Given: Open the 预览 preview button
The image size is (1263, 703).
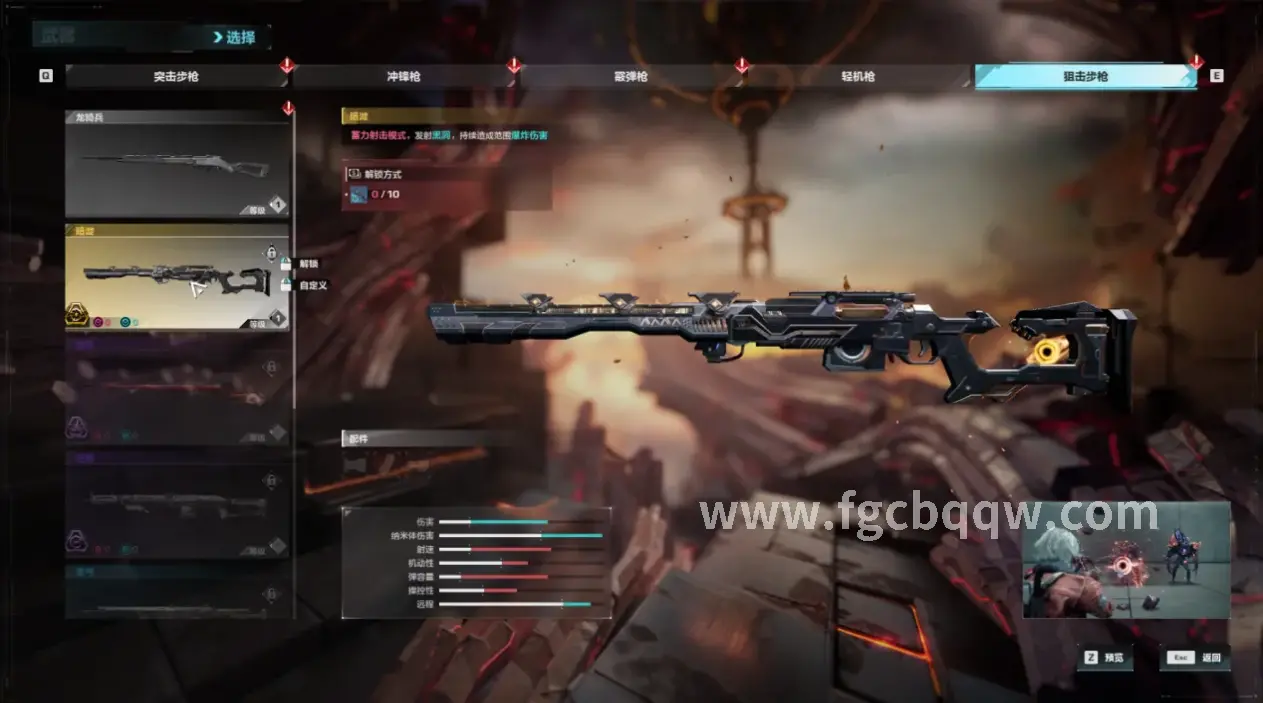Looking at the screenshot, I should [x=1103, y=658].
